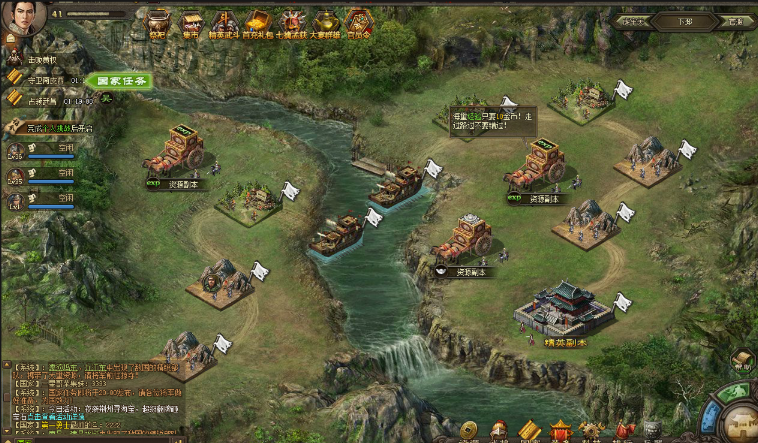The width and height of the screenshot is (758, 443).
Task: Open the 大宴群雄 banquet event icon
Action: [326, 22]
